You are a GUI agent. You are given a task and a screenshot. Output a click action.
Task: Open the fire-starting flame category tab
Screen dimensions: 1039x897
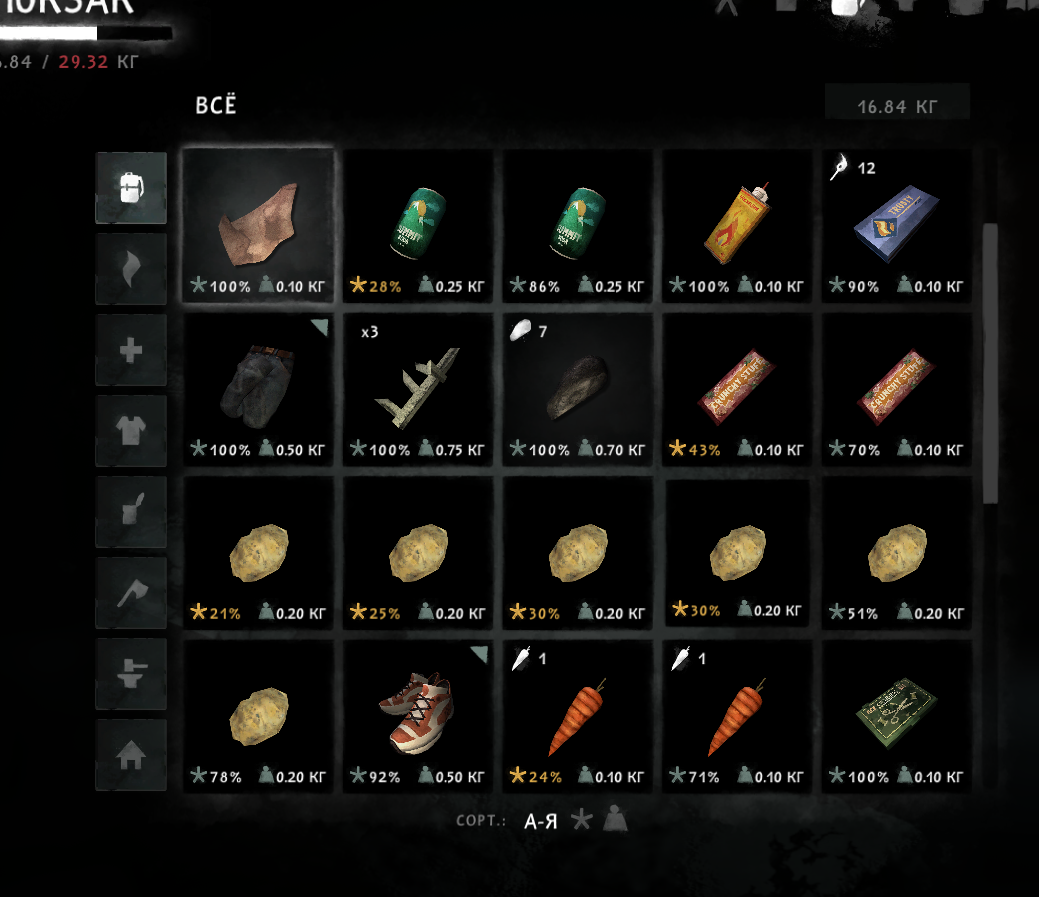131,269
